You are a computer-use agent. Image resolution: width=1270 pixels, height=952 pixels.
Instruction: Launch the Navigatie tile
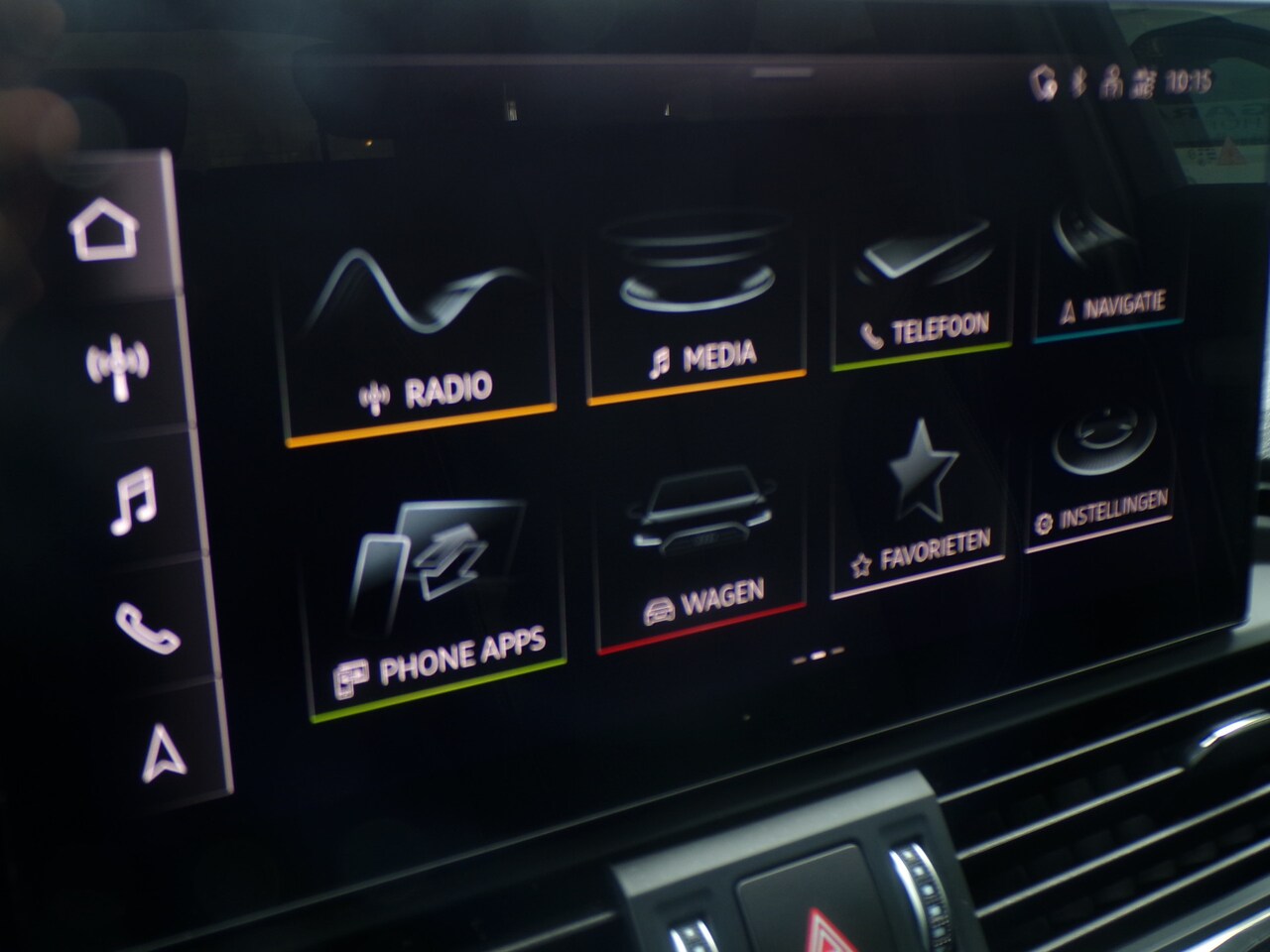pyautogui.click(x=1104, y=270)
